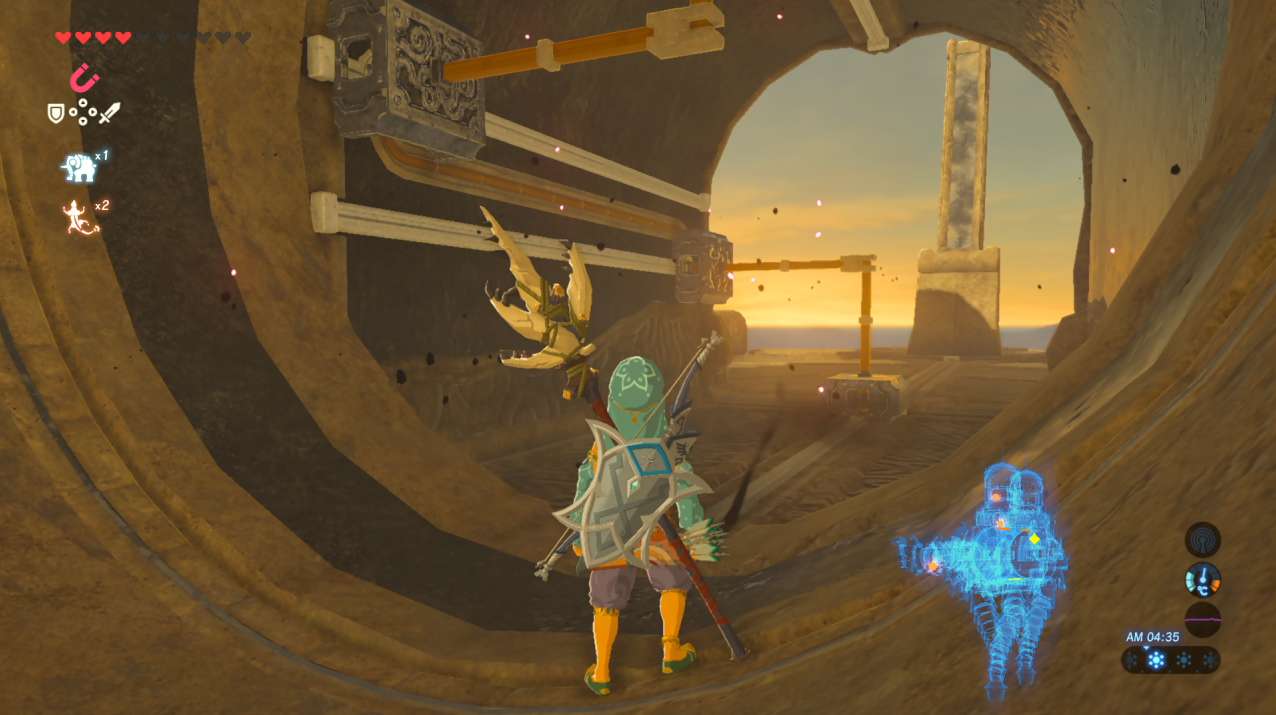Choose the sword quick-select icon
The image size is (1276, 715).
[109, 113]
